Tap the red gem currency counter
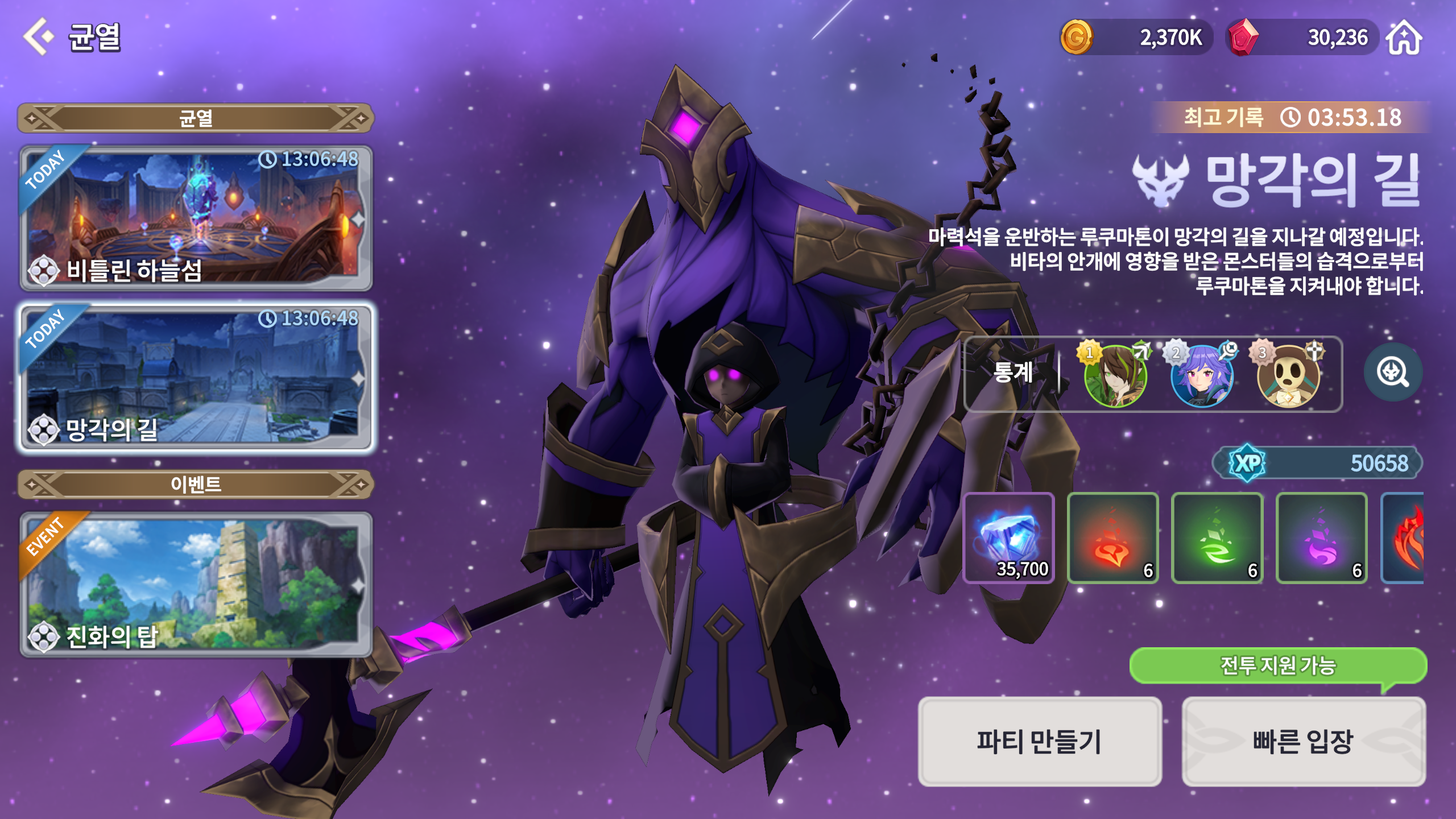Screen dimensions: 1456x819 point(1301,38)
